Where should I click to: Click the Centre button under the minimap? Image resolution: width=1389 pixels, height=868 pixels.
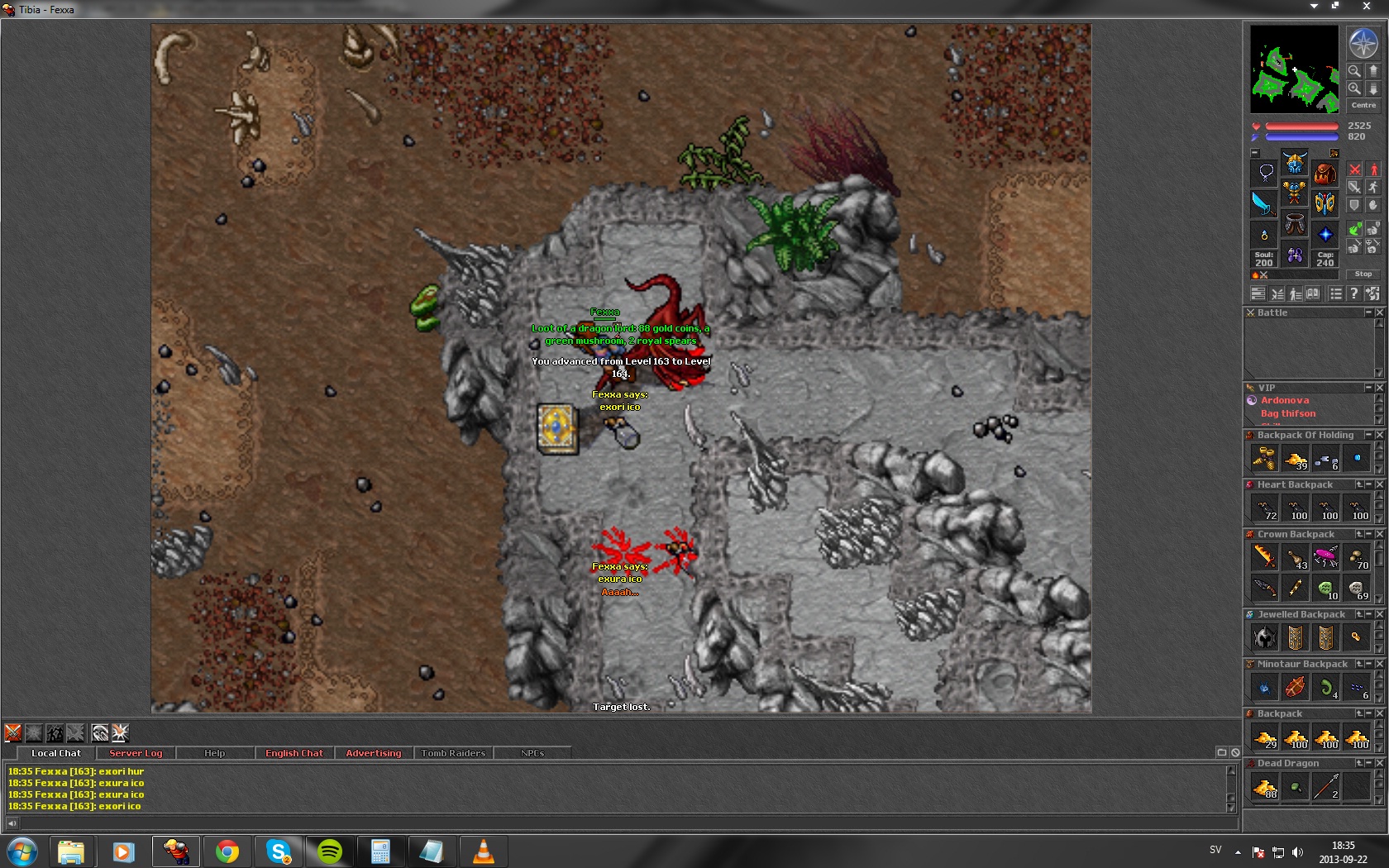tap(1363, 105)
